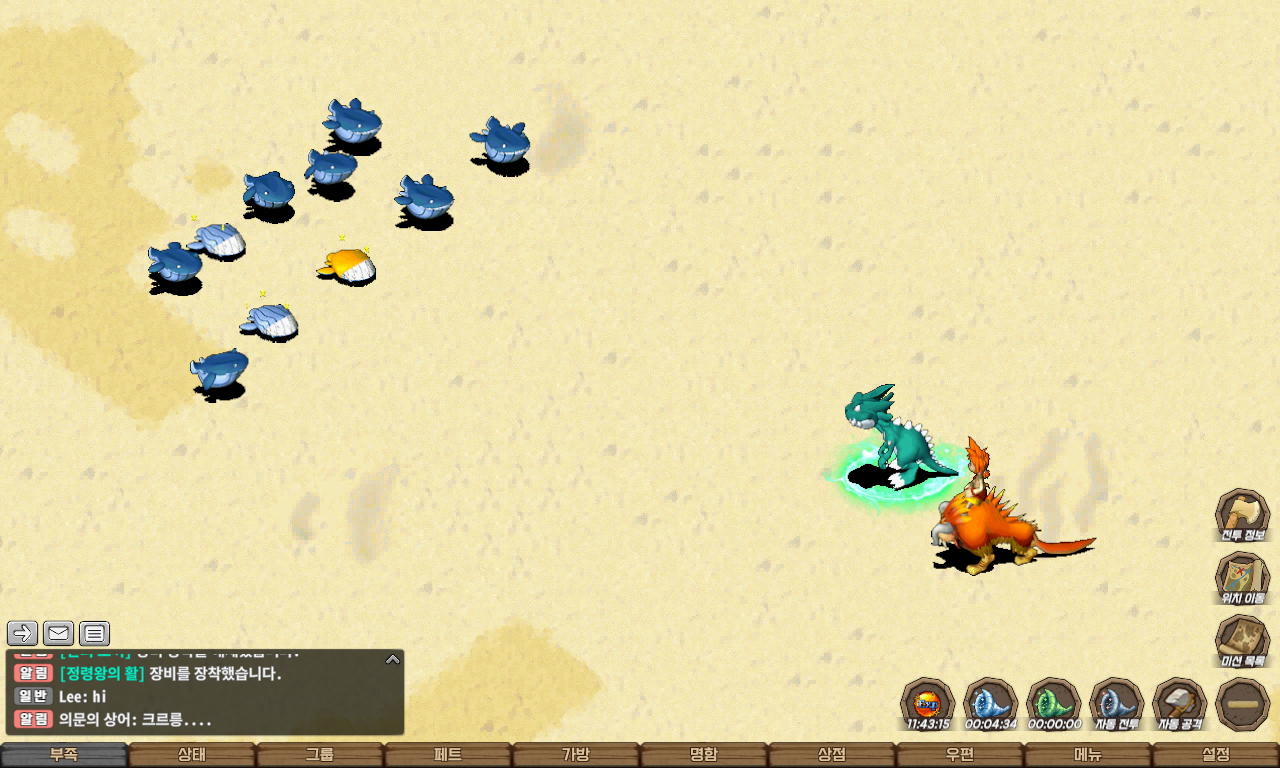This screenshot has width=1280, height=768.
Task: Open the 위치 이동 map travel icon
Action: point(1242,578)
